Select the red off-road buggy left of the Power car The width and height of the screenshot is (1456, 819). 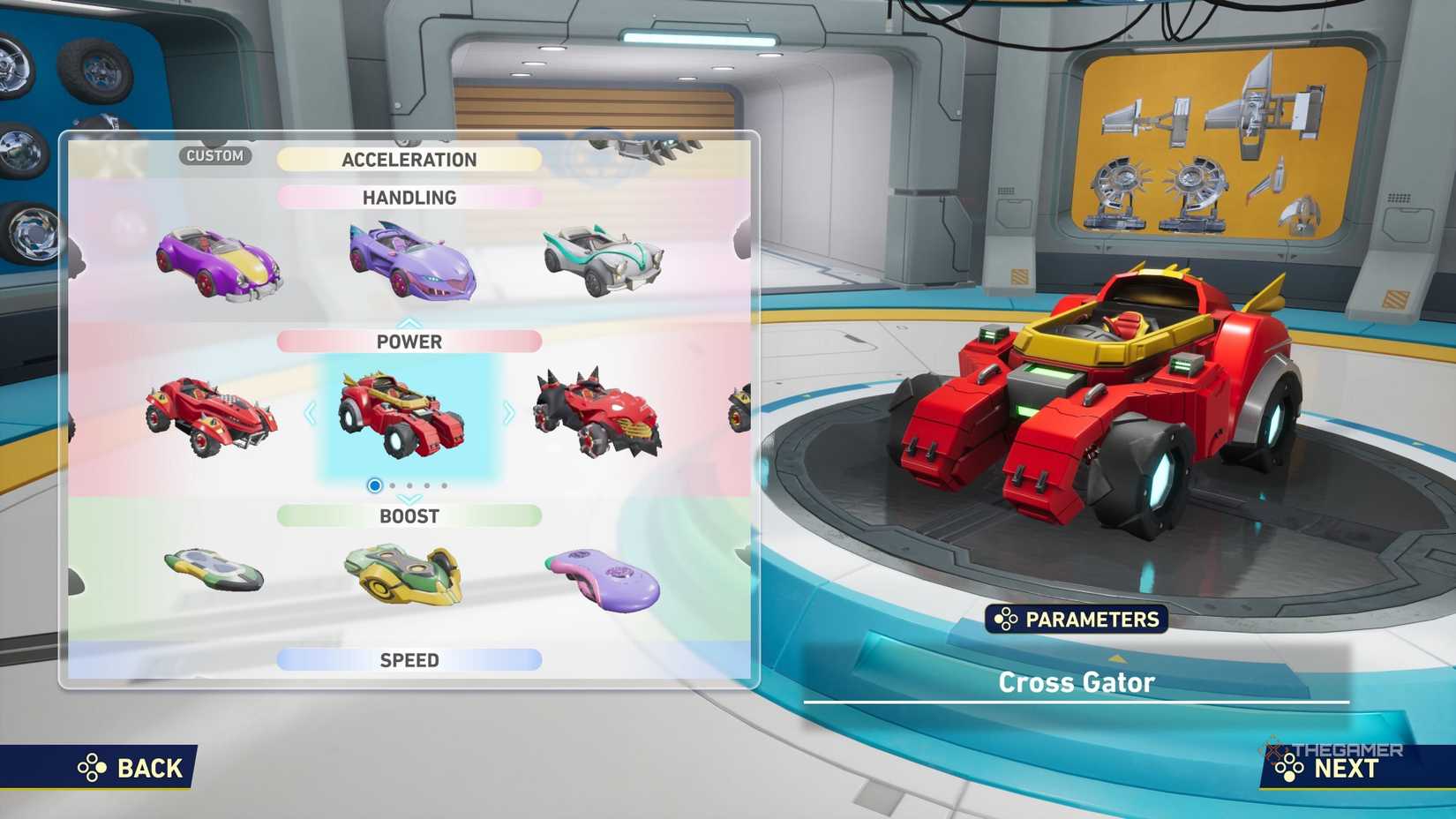point(212,415)
